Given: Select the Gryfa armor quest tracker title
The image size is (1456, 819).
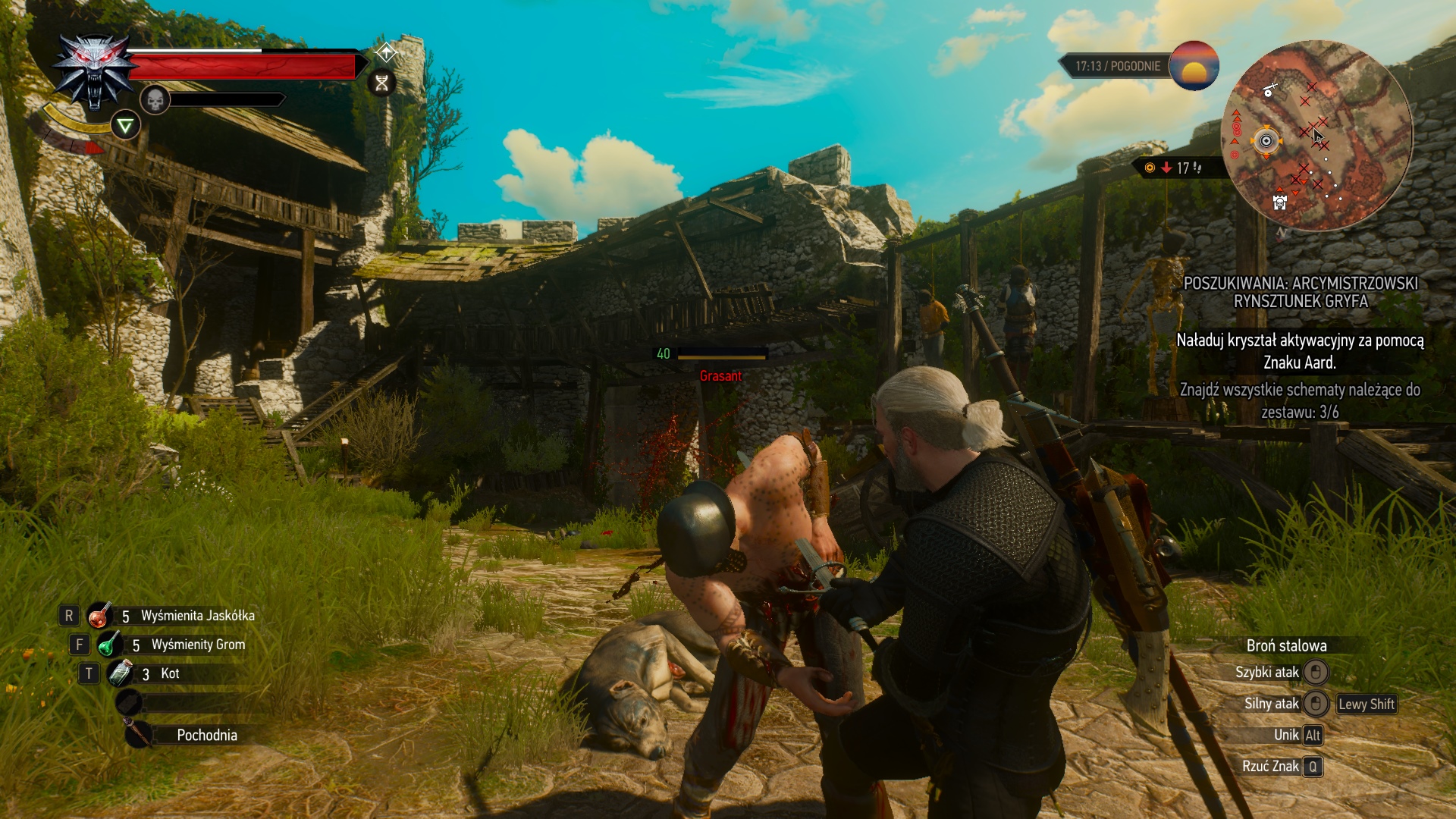Looking at the screenshot, I should (1301, 292).
